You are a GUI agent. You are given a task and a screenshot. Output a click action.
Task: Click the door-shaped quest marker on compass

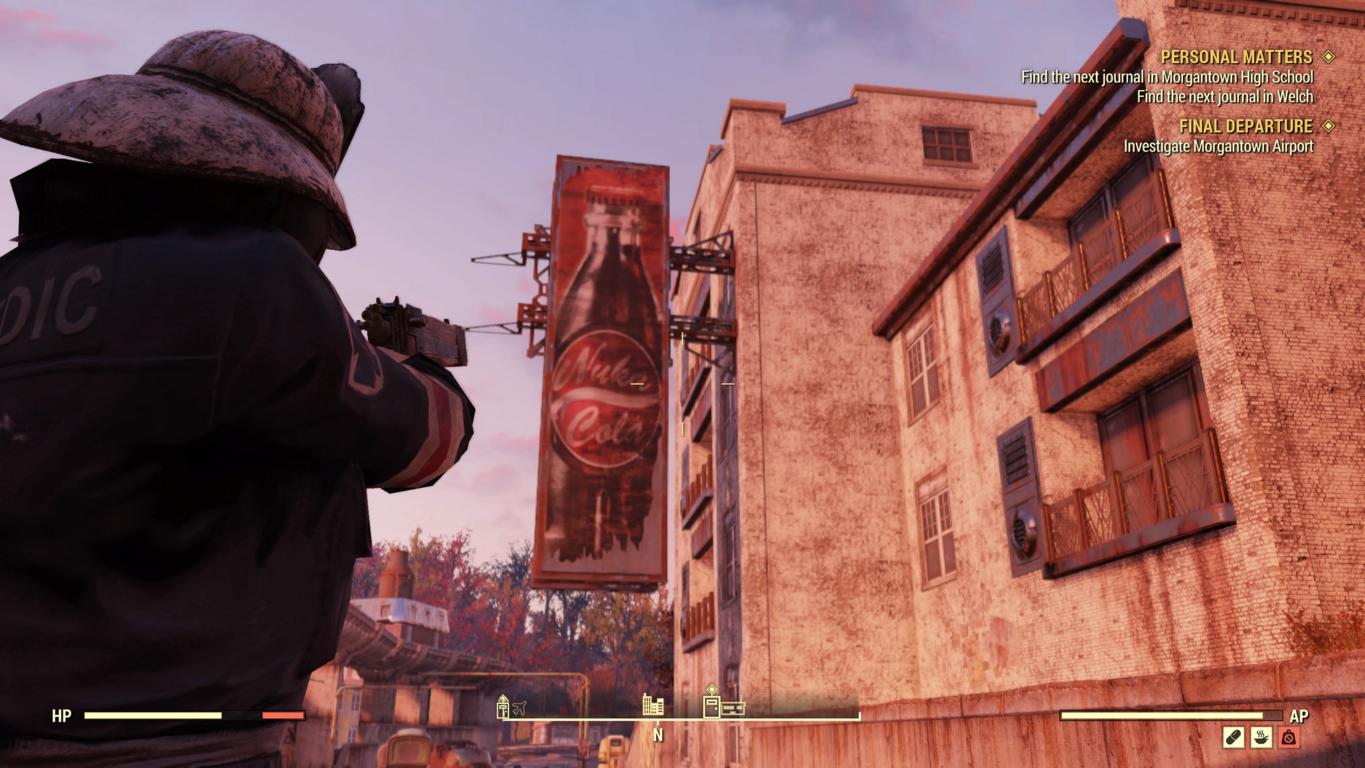[712, 706]
